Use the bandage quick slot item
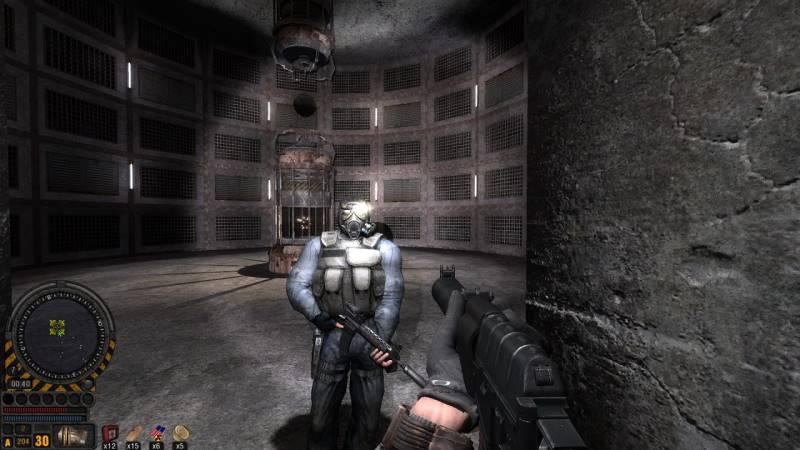The width and height of the screenshot is (800, 450). (x=134, y=433)
